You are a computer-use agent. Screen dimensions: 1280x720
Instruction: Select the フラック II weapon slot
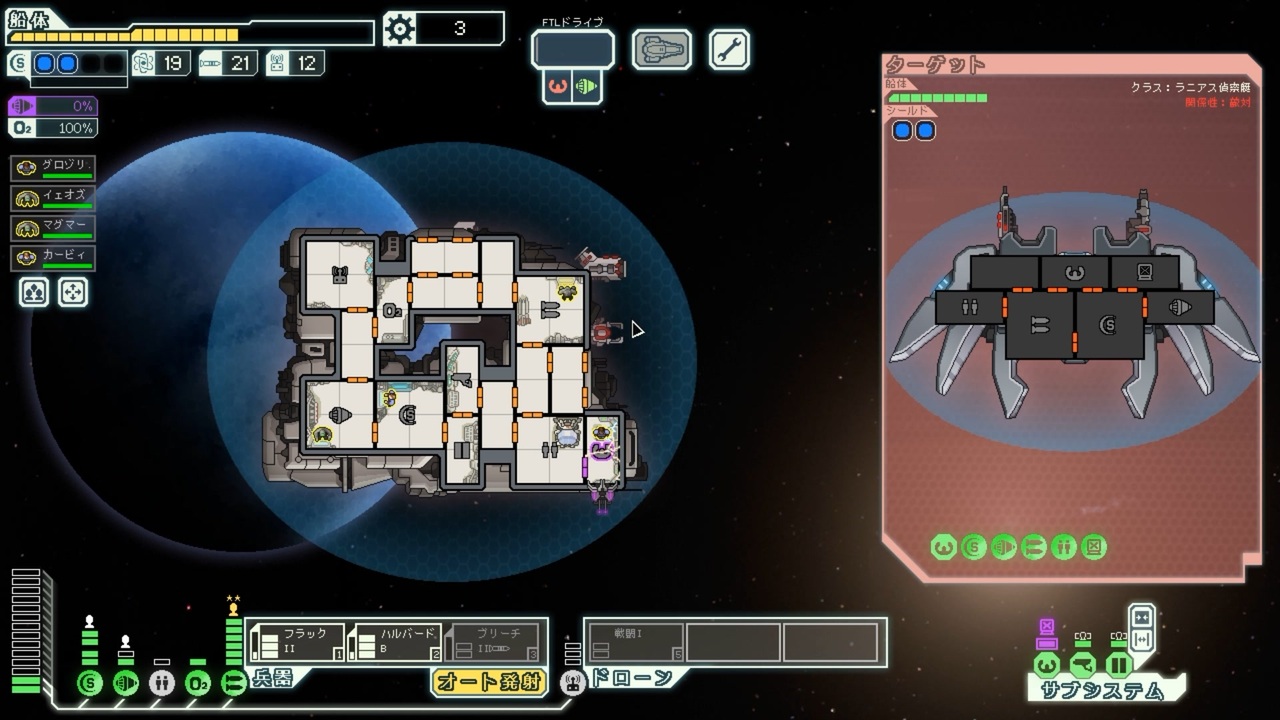297,642
